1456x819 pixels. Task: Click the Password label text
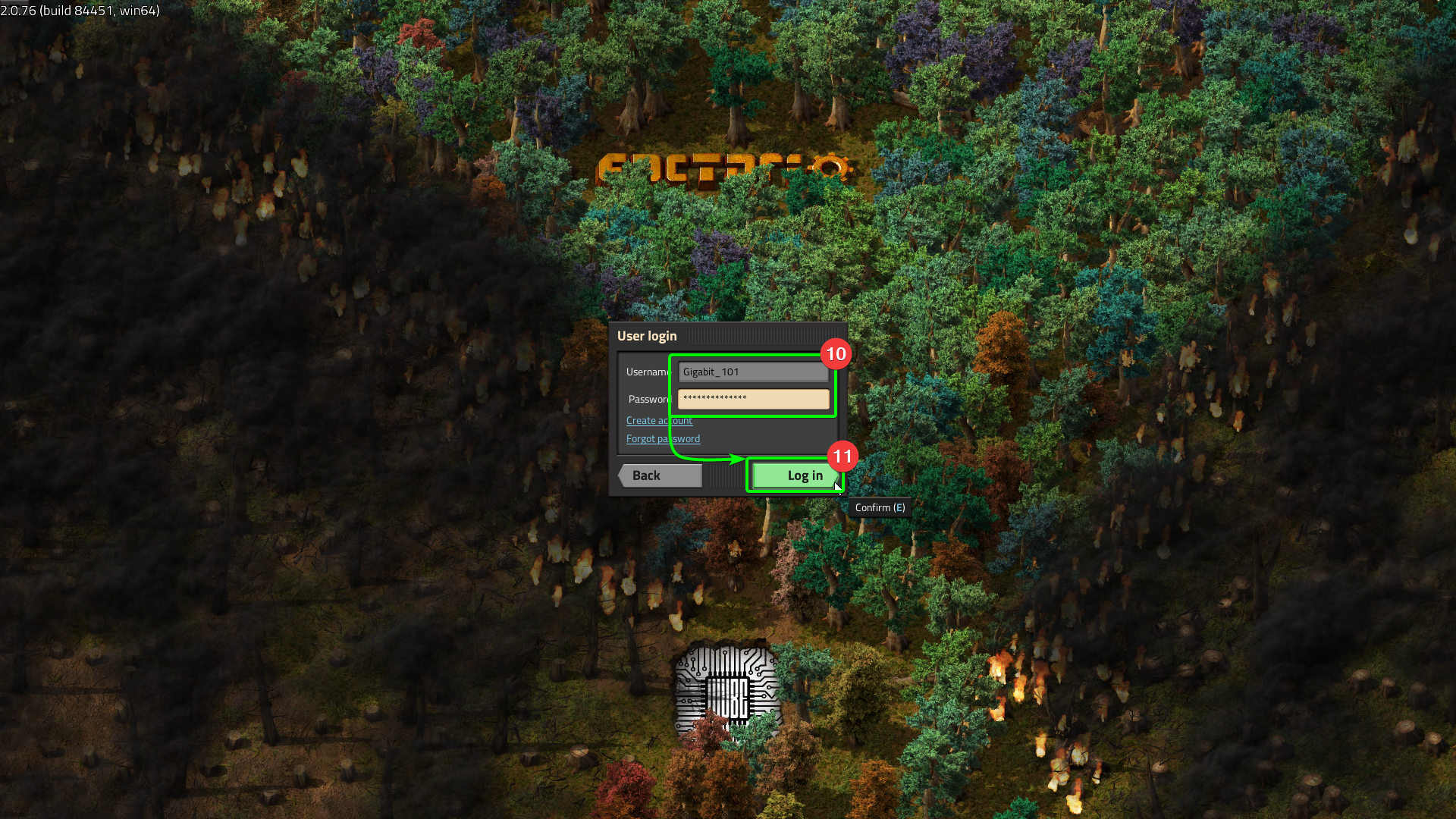point(648,399)
